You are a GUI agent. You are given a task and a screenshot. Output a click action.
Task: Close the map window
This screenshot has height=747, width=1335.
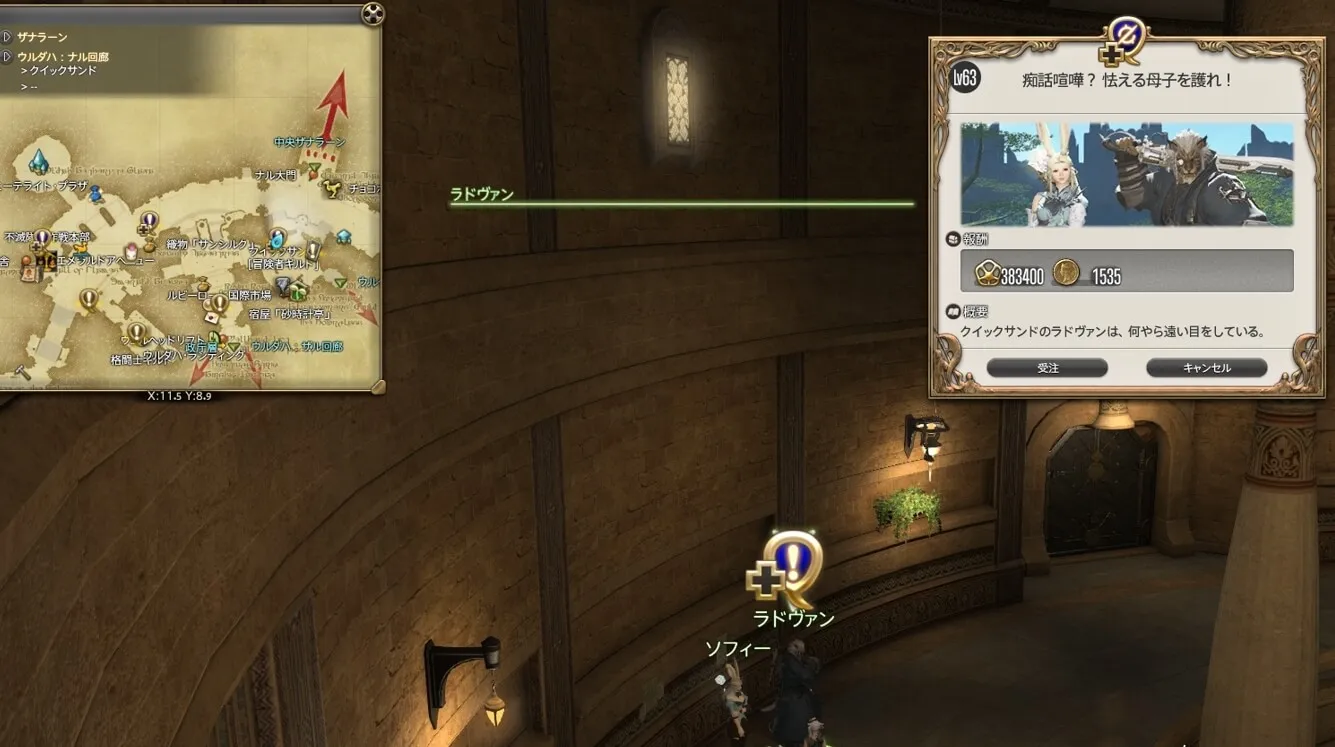click(372, 13)
